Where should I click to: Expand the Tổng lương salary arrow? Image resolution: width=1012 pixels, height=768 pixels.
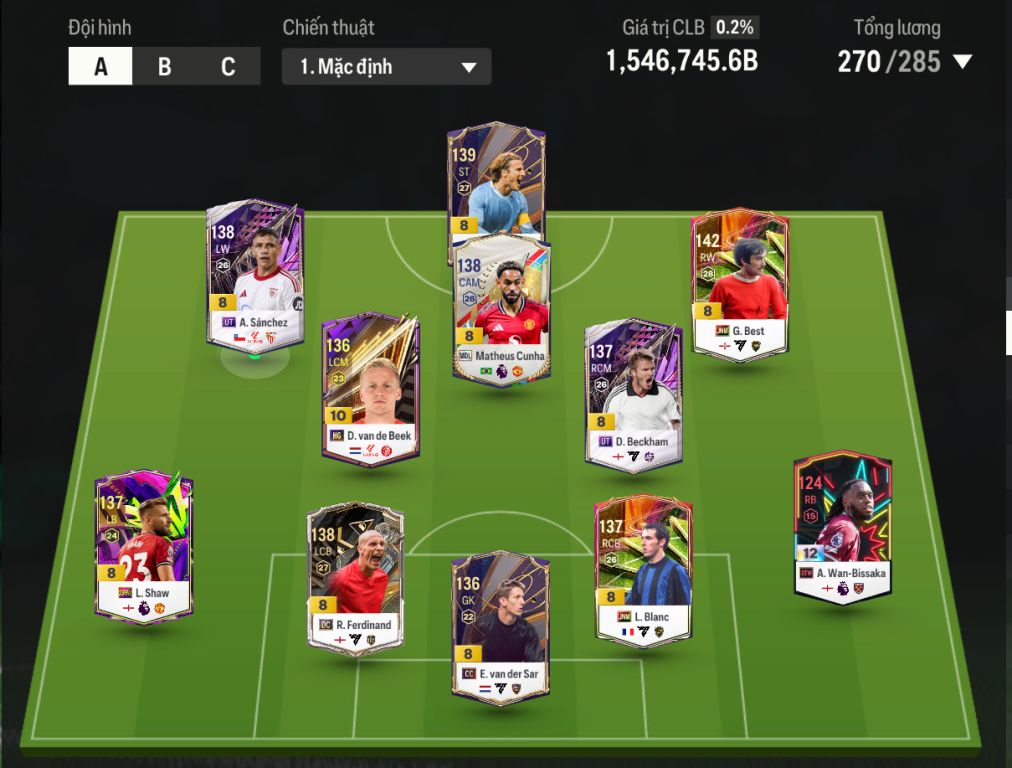point(962,62)
